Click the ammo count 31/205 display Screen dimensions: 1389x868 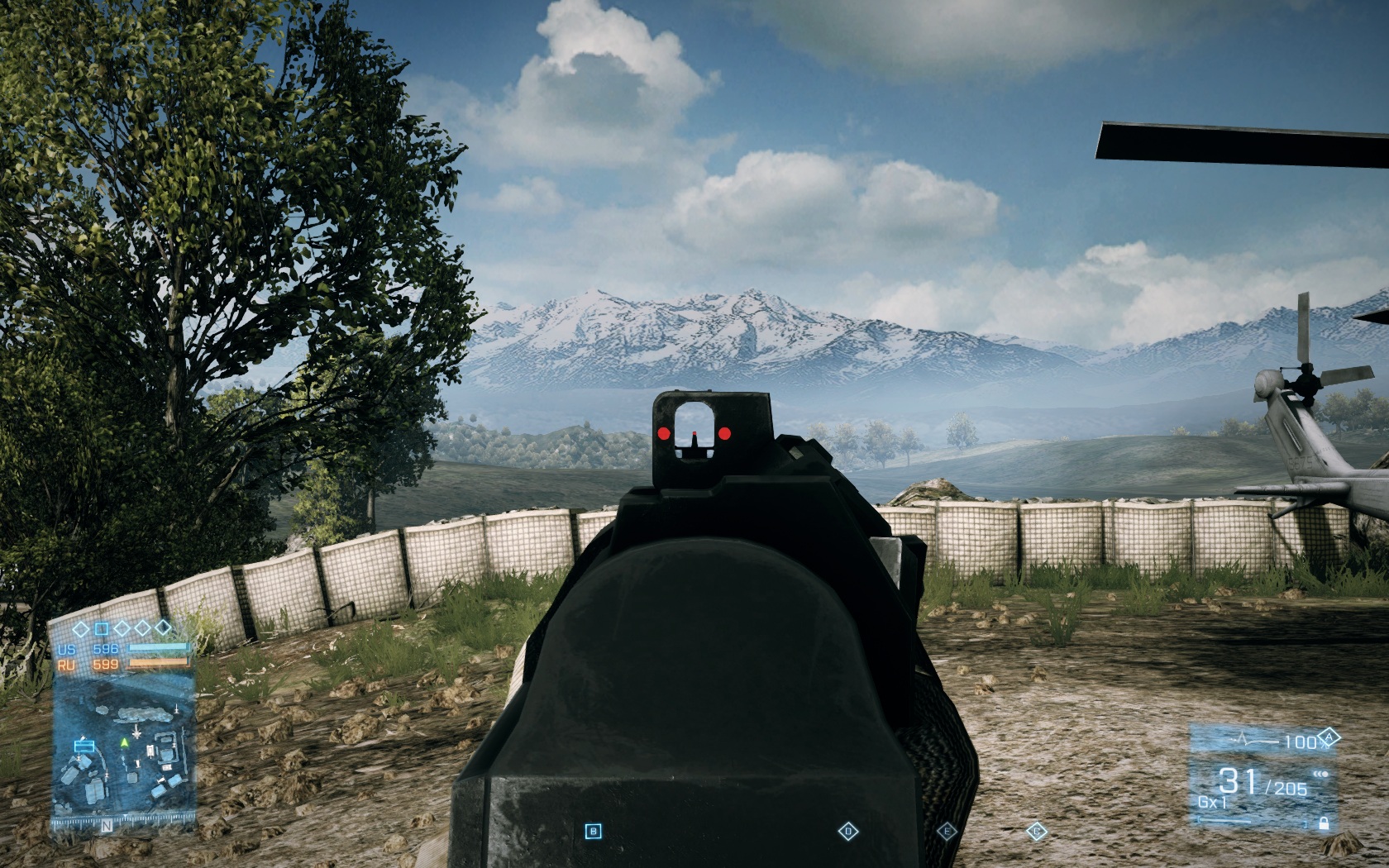1261,782
